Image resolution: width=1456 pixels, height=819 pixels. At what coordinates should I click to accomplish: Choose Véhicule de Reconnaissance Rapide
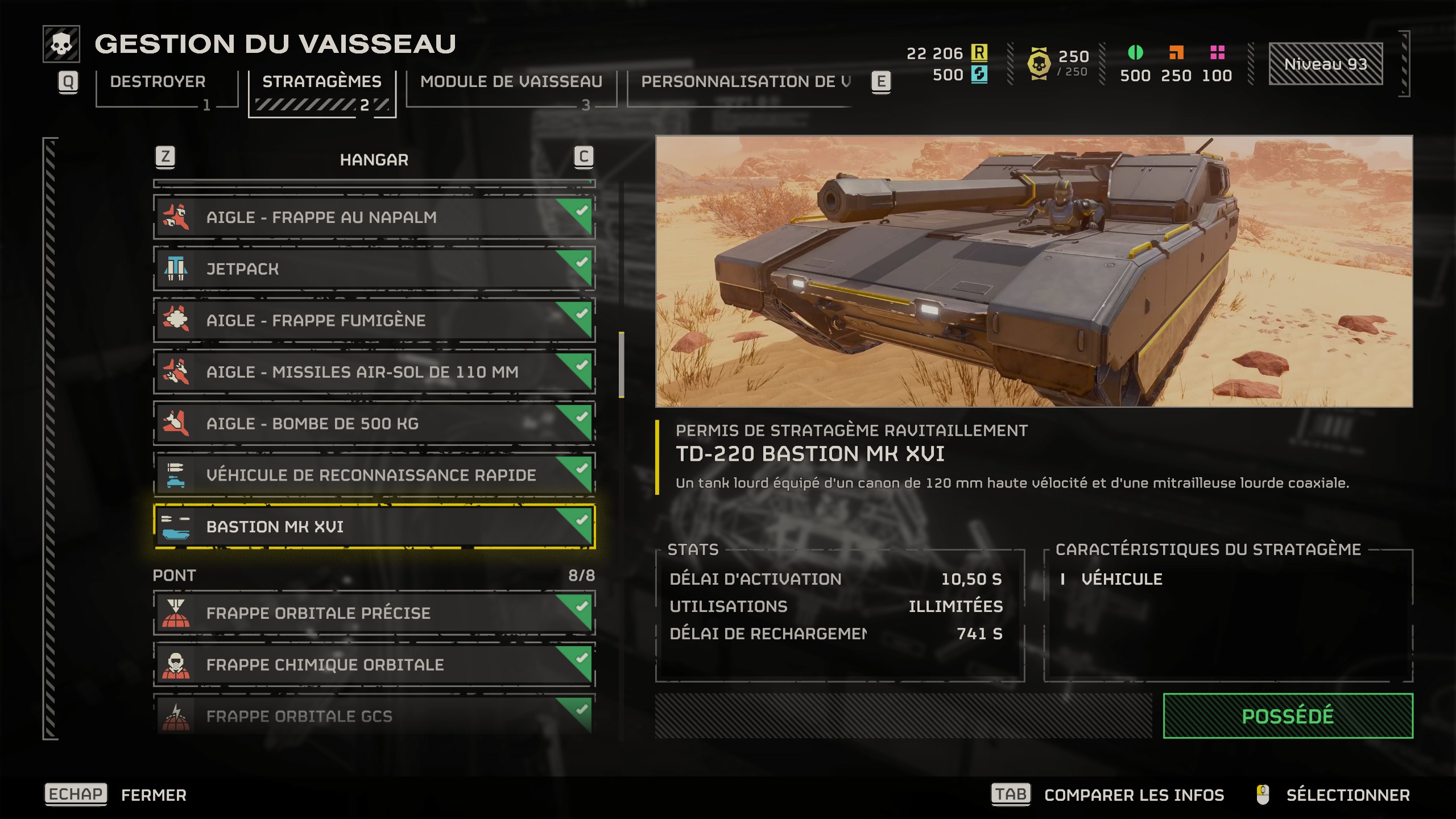(x=374, y=475)
